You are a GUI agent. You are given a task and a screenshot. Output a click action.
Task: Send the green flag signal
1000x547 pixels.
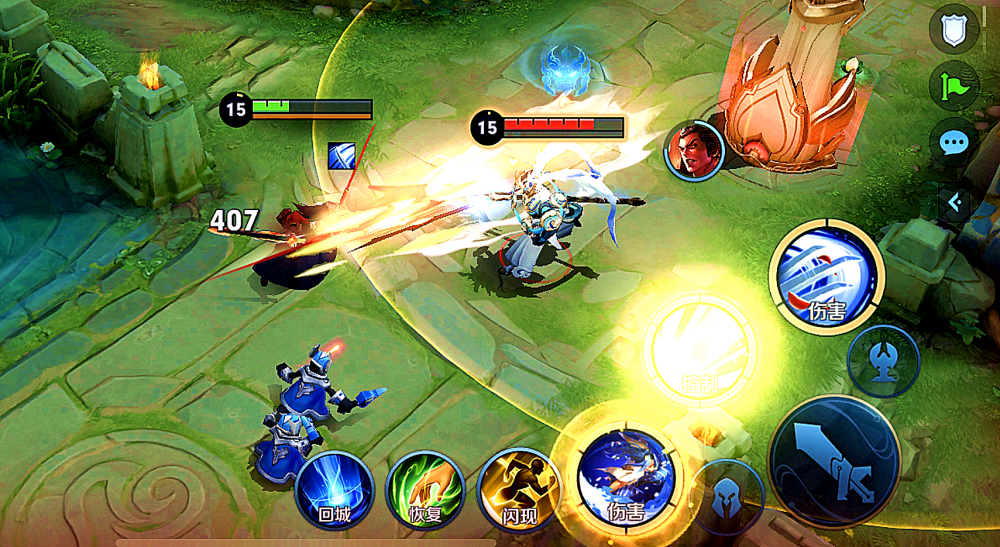point(954,86)
